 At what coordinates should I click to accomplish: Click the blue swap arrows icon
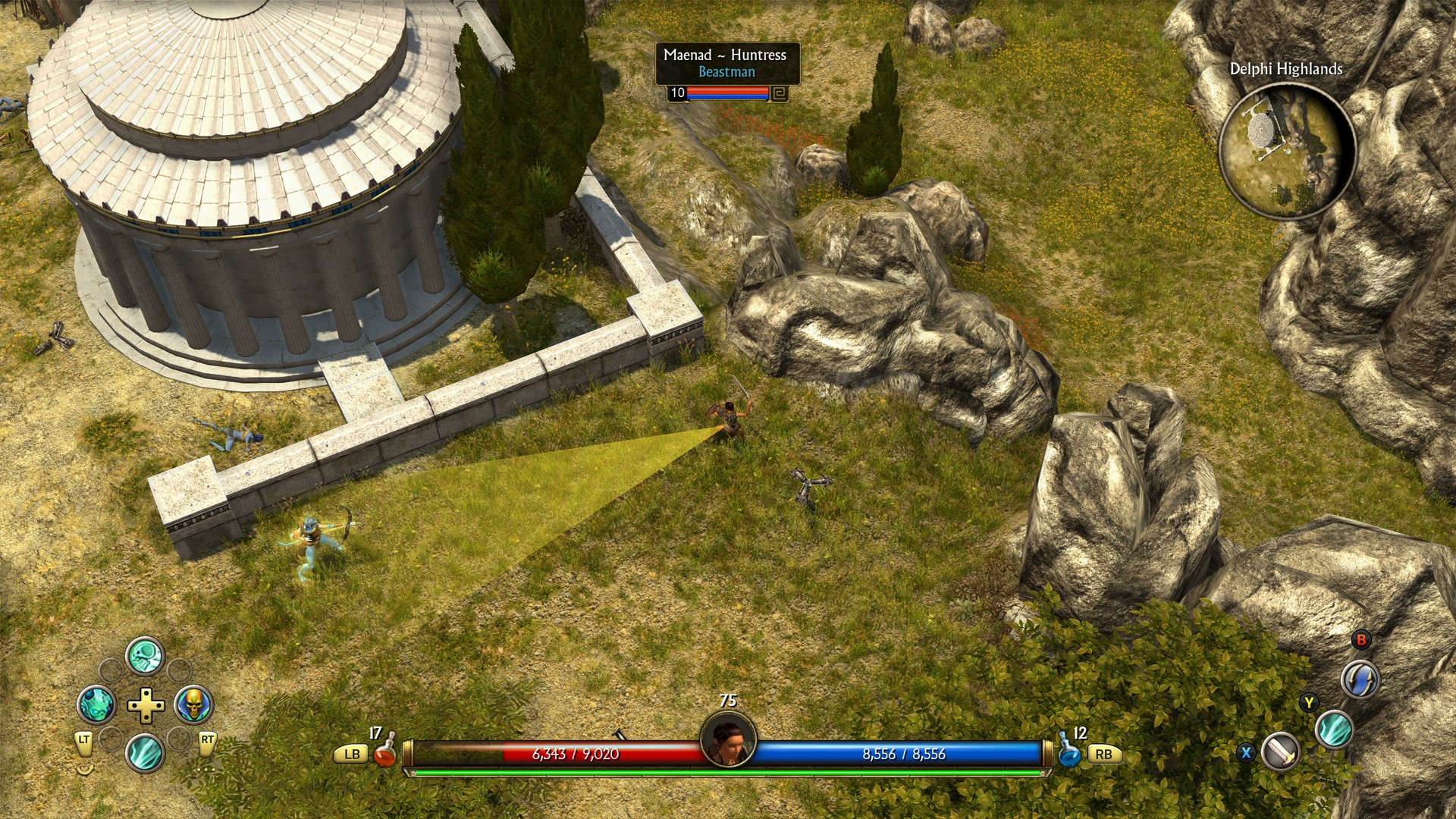tap(1360, 678)
